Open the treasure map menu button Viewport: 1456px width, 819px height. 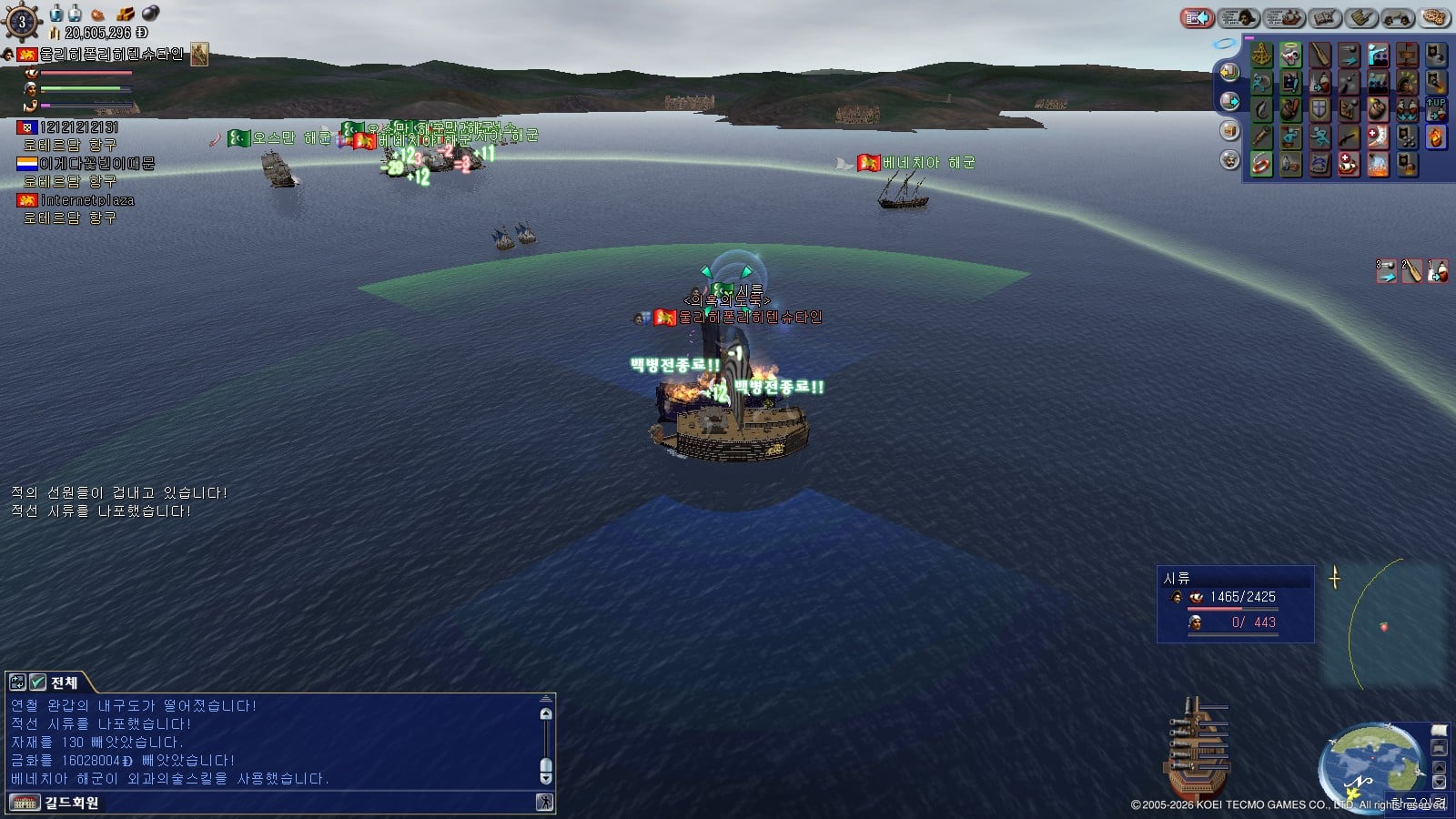(1326, 17)
